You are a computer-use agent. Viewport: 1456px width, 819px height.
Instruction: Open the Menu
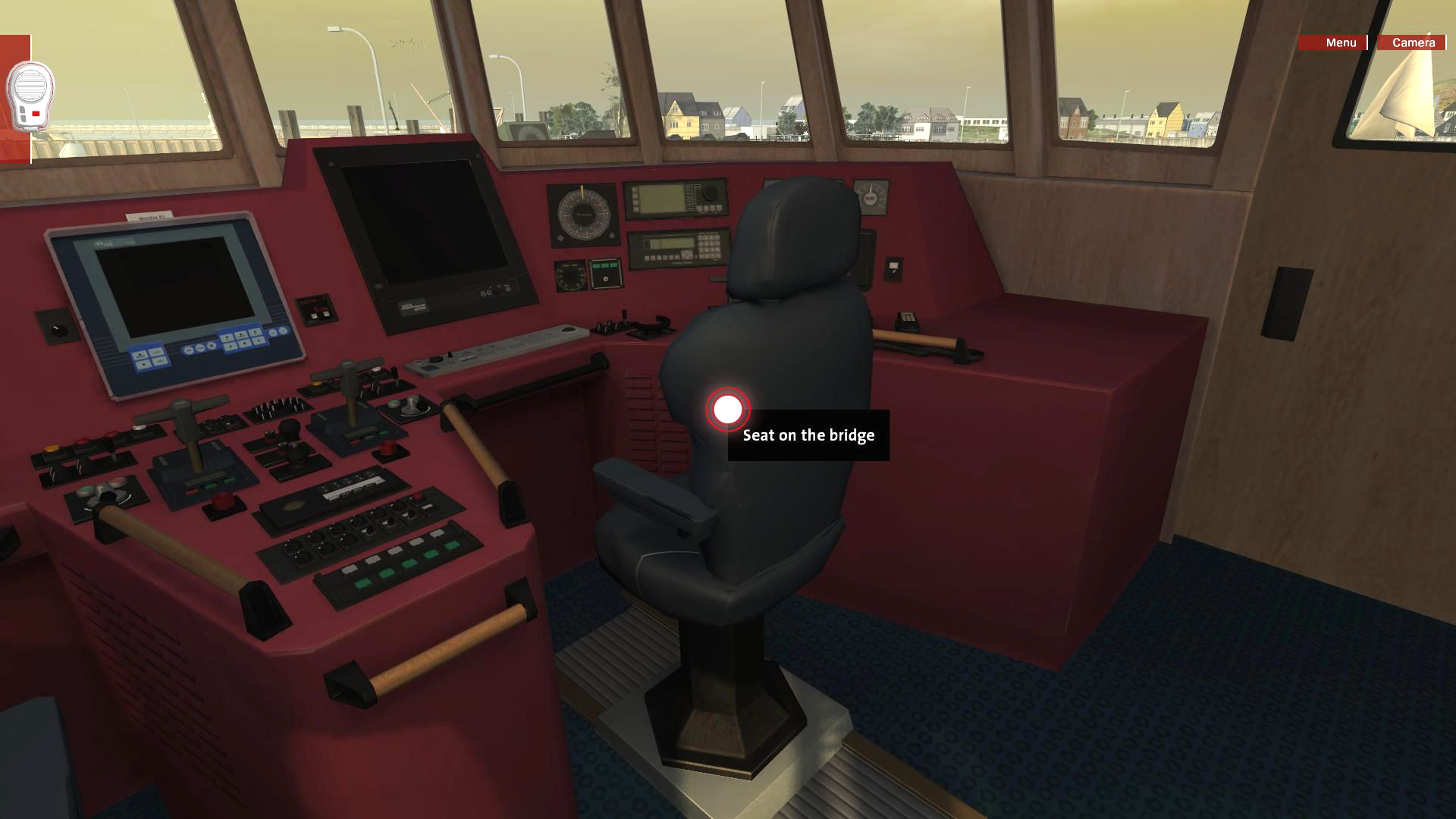1339,43
